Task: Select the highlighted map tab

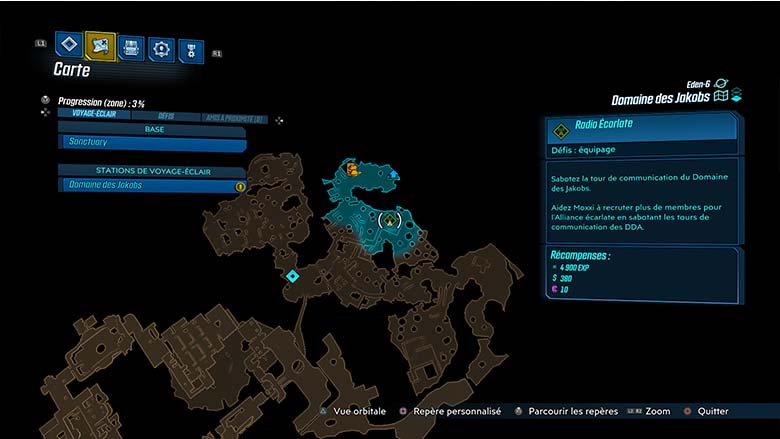Action: [x=100, y=45]
